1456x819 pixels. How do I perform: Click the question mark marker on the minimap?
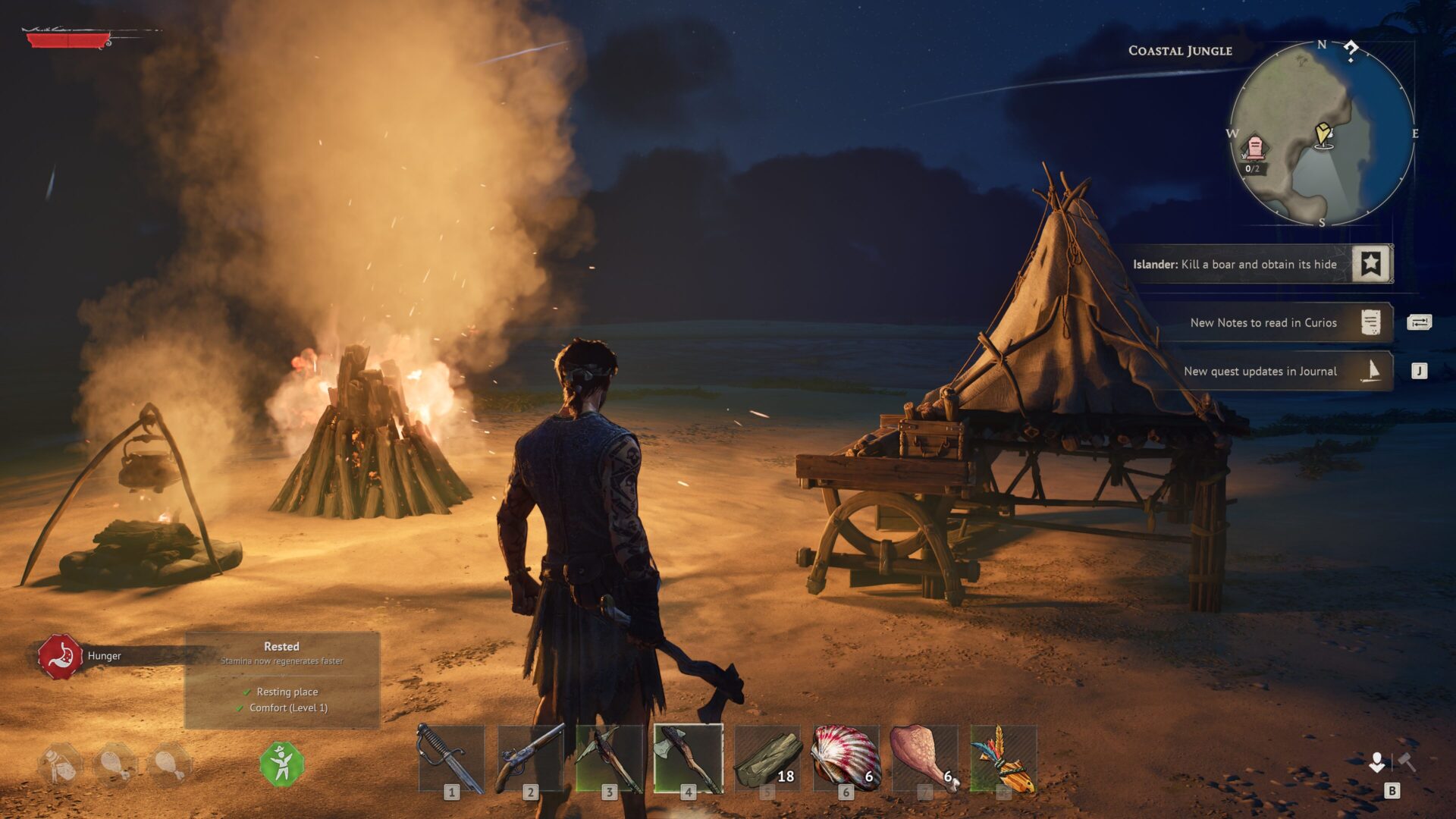pos(1351,52)
